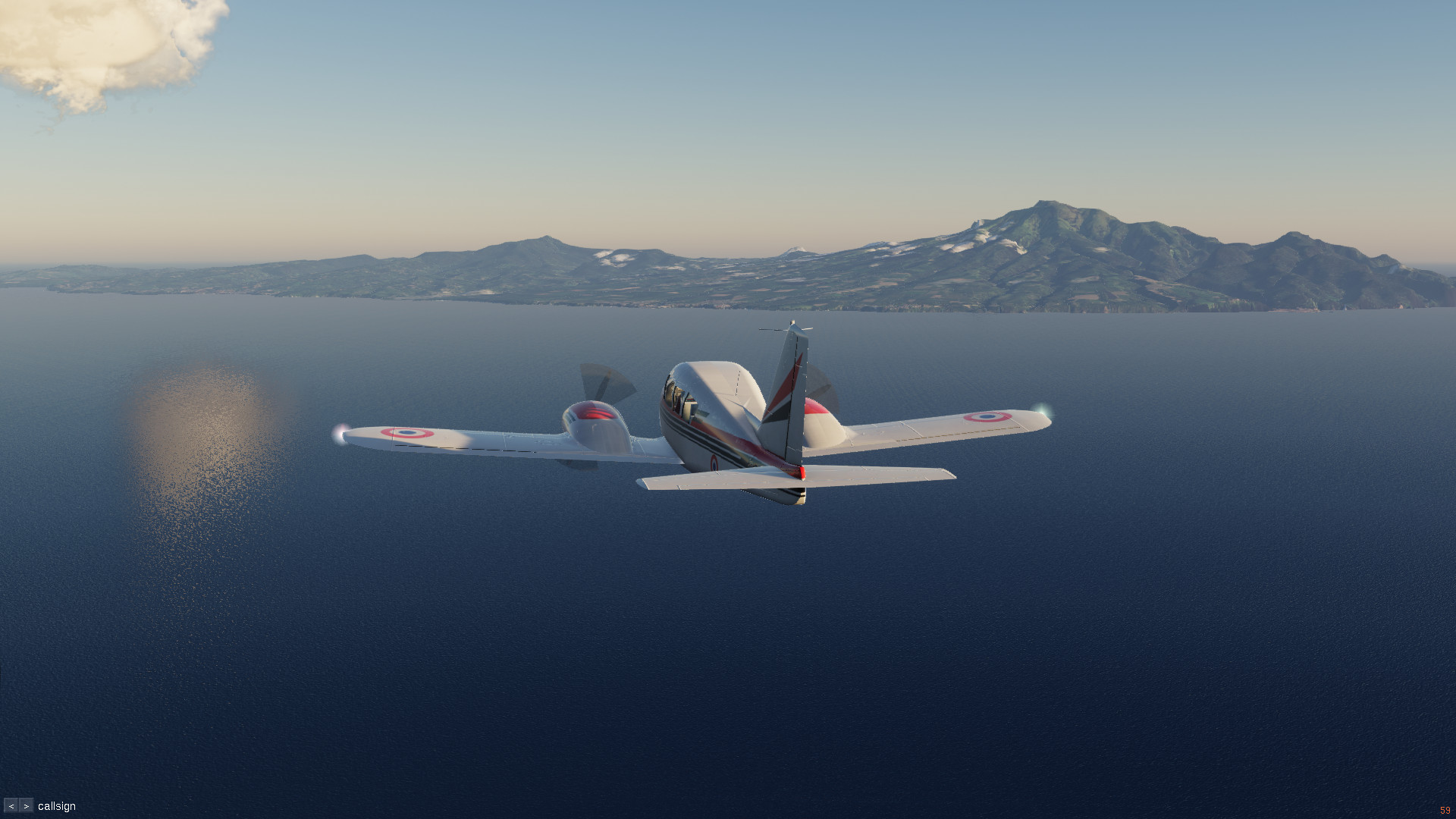Image resolution: width=1456 pixels, height=819 pixels.
Task: Click the next arrow beside callsign
Action: coord(27,806)
